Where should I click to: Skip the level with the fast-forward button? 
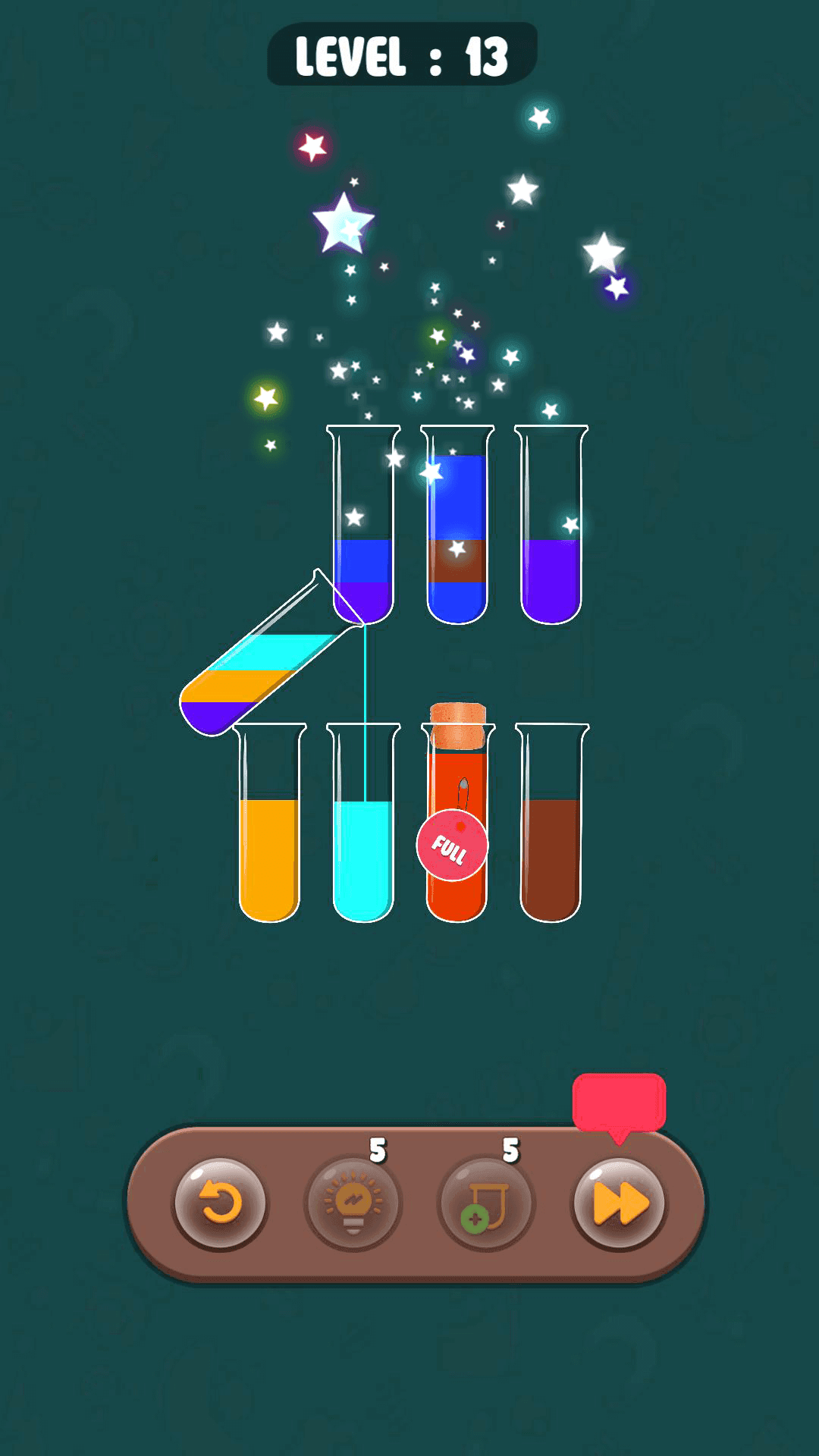coord(620,1203)
